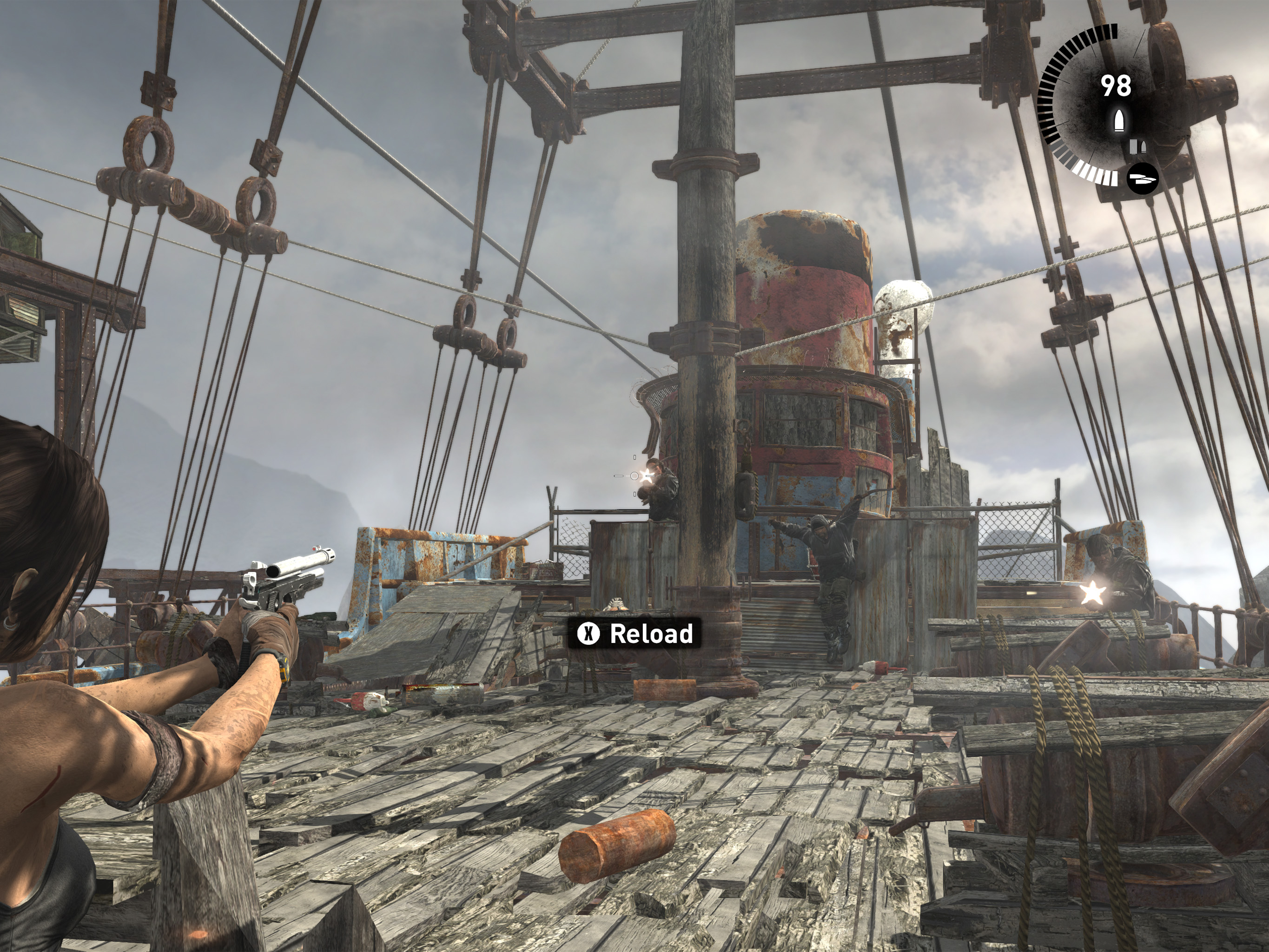
Task: Select the glowing single bullet ammo icon
Action: [x=1119, y=120]
